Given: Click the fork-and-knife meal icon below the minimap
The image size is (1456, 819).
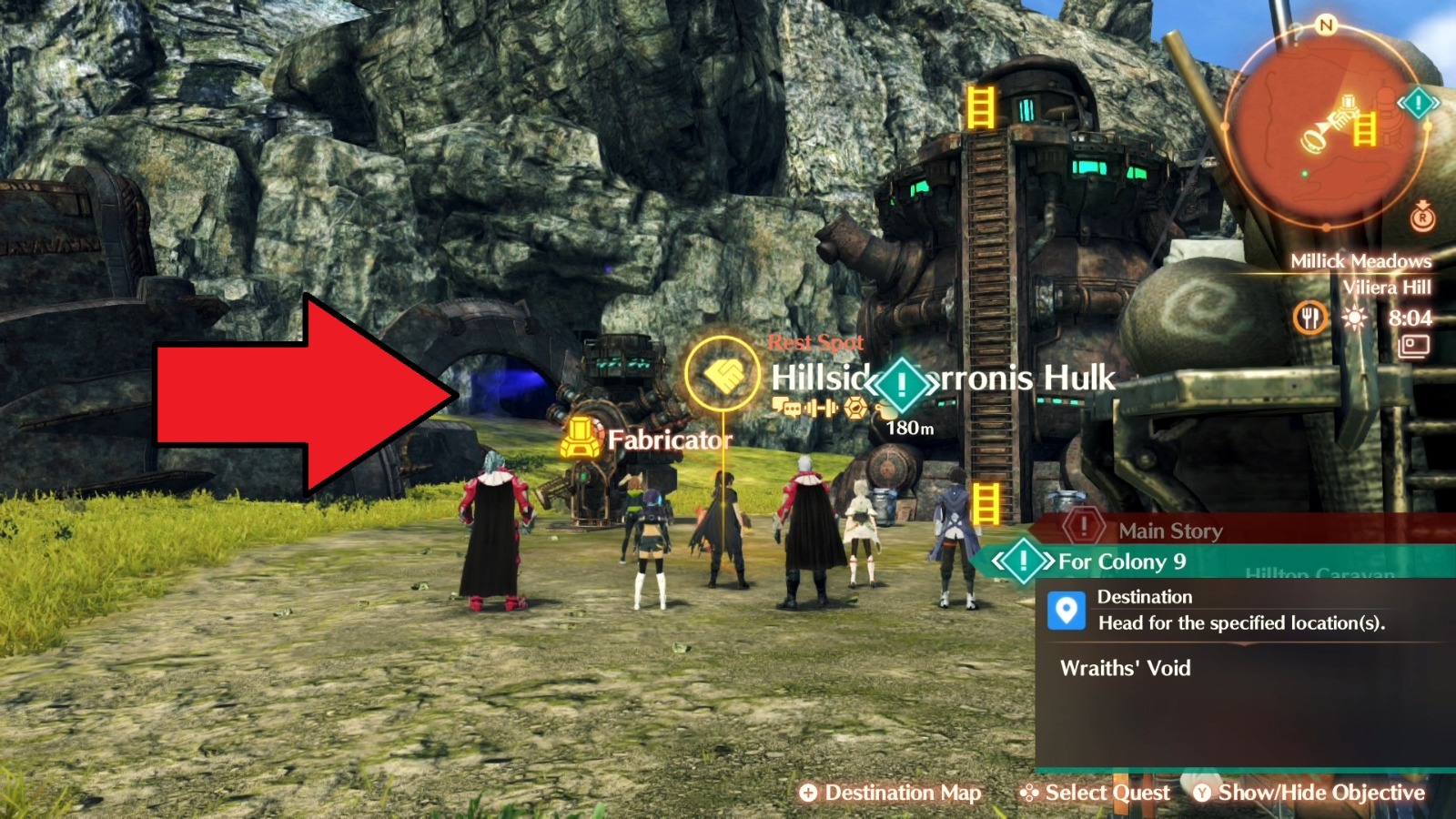Looking at the screenshot, I should (1309, 318).
